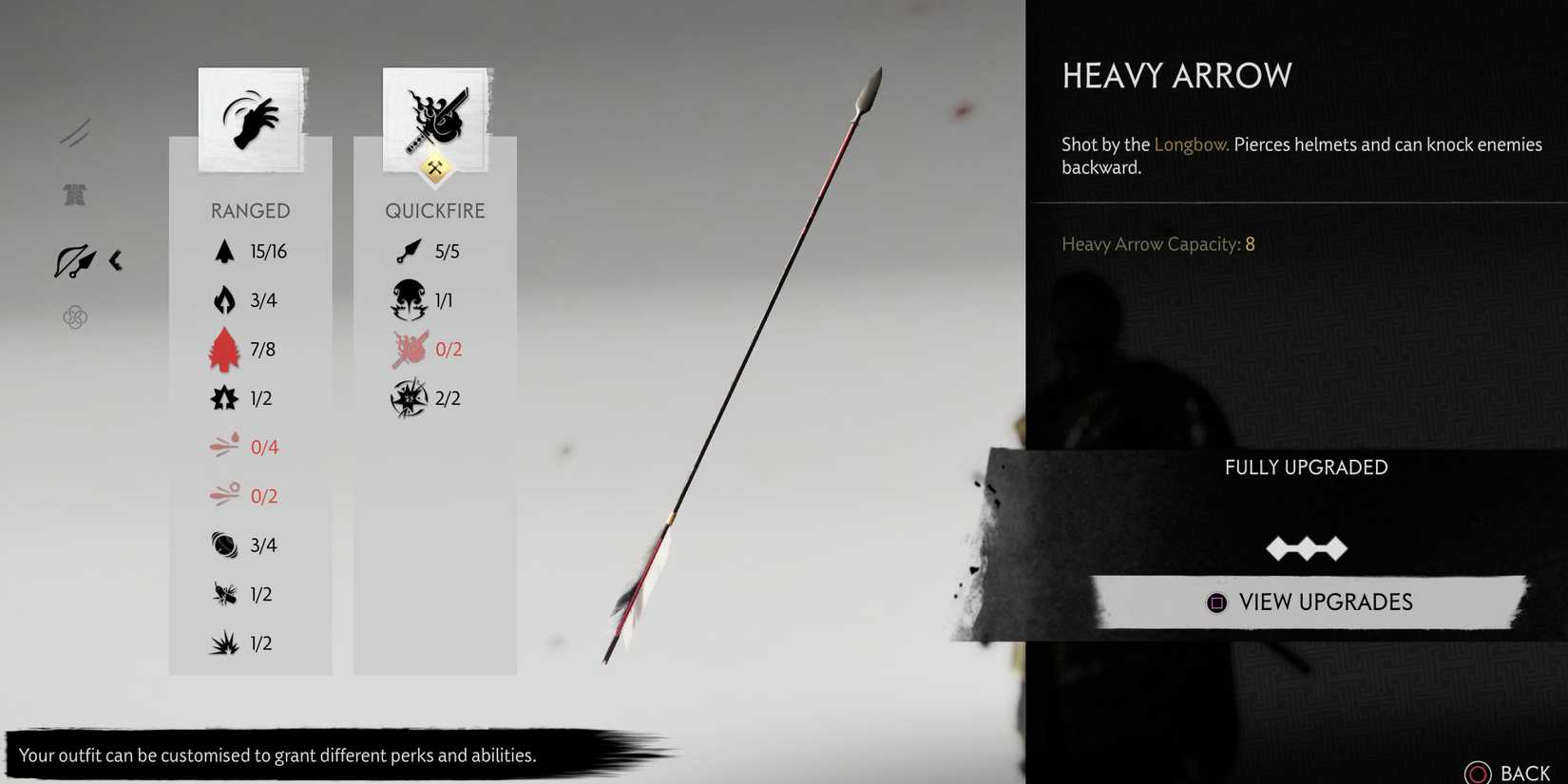Open the armor category icon

pos(74,195)
